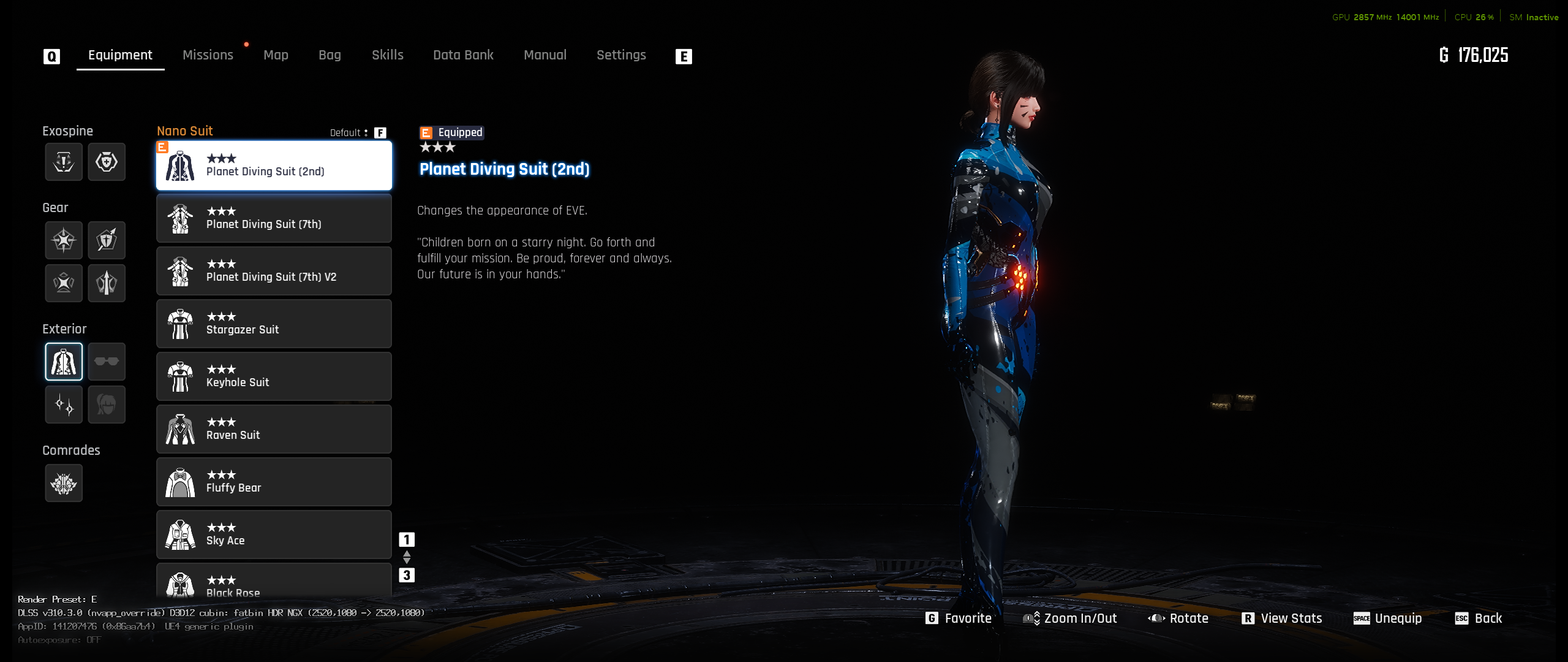Select the Stargazer Suit entry
Screen dimensions: 1568x662
point(274,324)
